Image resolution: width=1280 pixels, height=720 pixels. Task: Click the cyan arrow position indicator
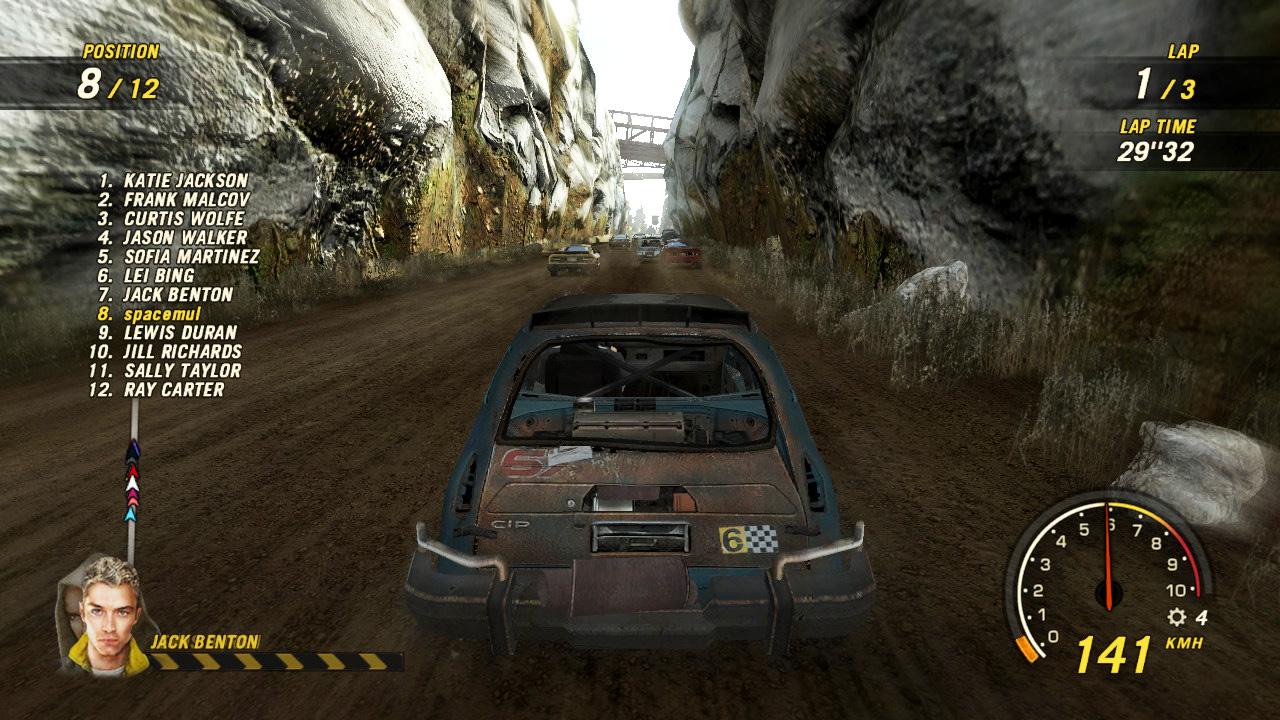(x=130, y=514)
